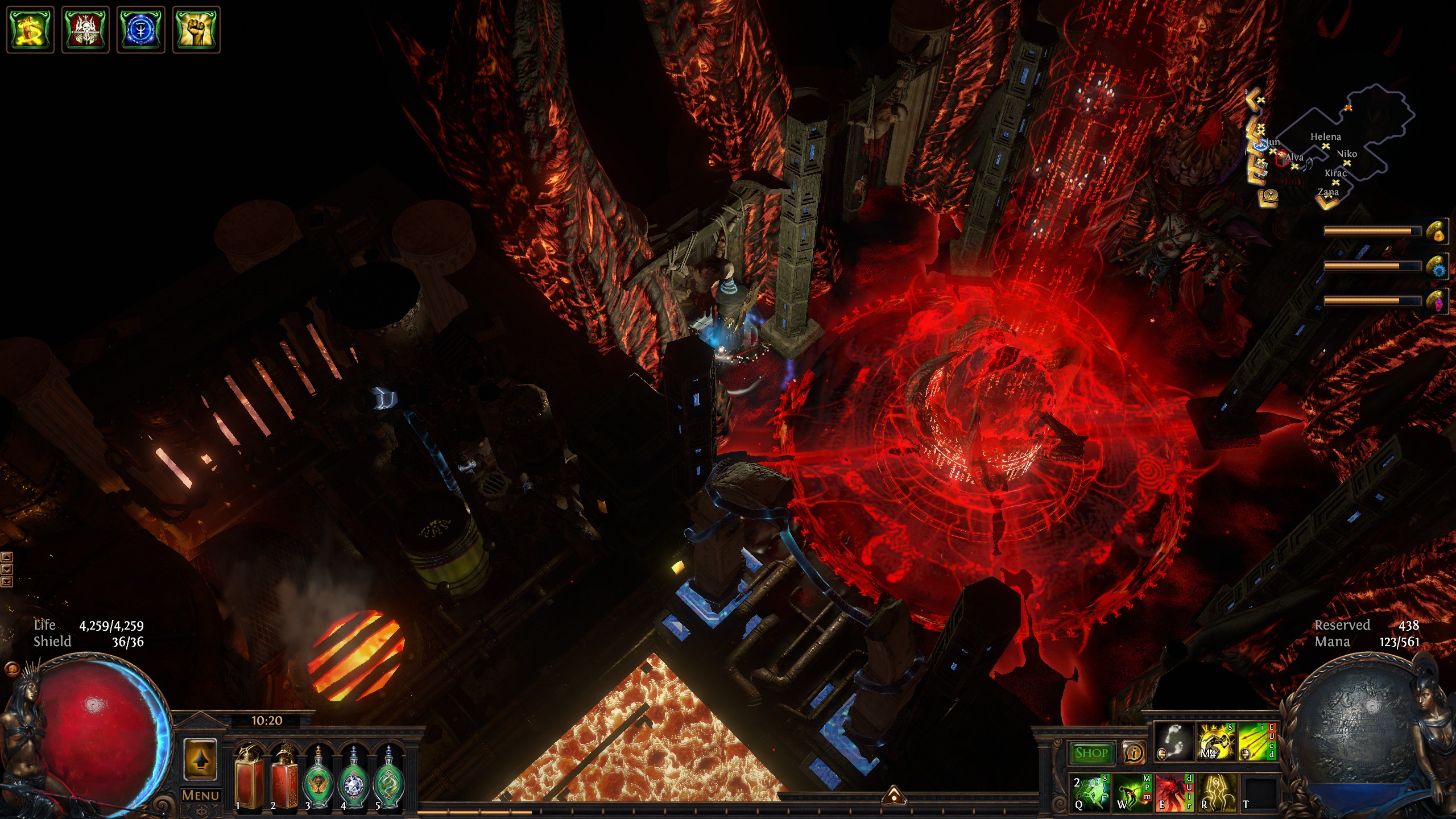Select the green arrows attack skill
The height and width of the screenshot is (819, 1456).
pos(1256,742)
